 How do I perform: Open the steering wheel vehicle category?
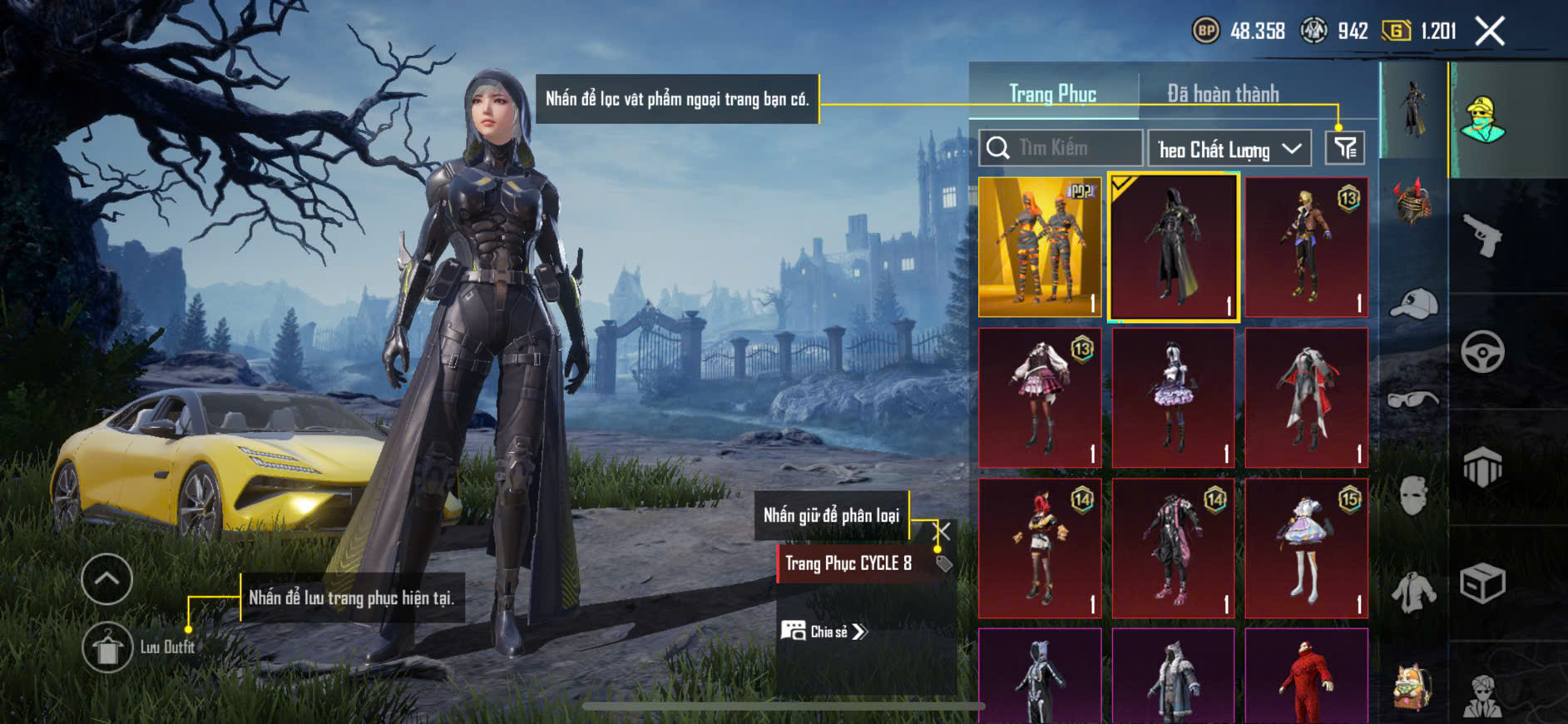click(1482, 351)
